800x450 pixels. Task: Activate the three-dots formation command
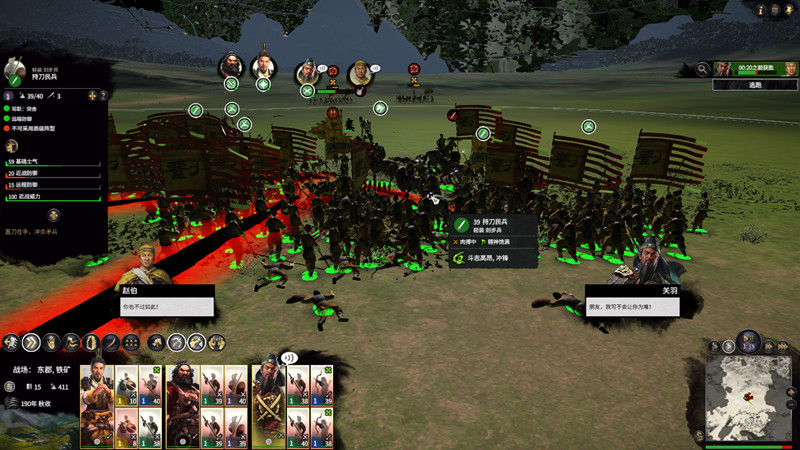pos(130,342)
